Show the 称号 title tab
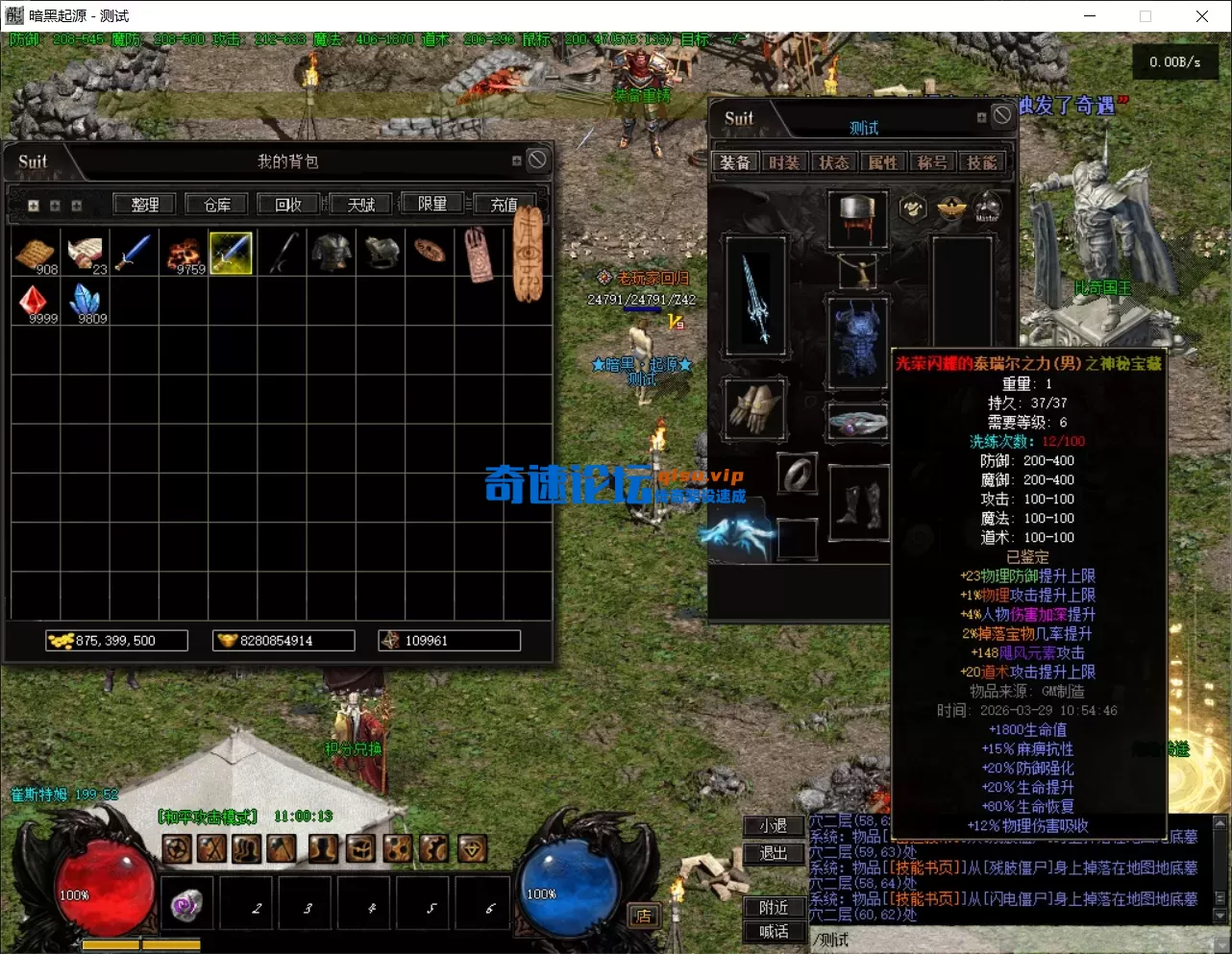The width and height of the screenshot is (1232, 954). click(x=931, y=162)
